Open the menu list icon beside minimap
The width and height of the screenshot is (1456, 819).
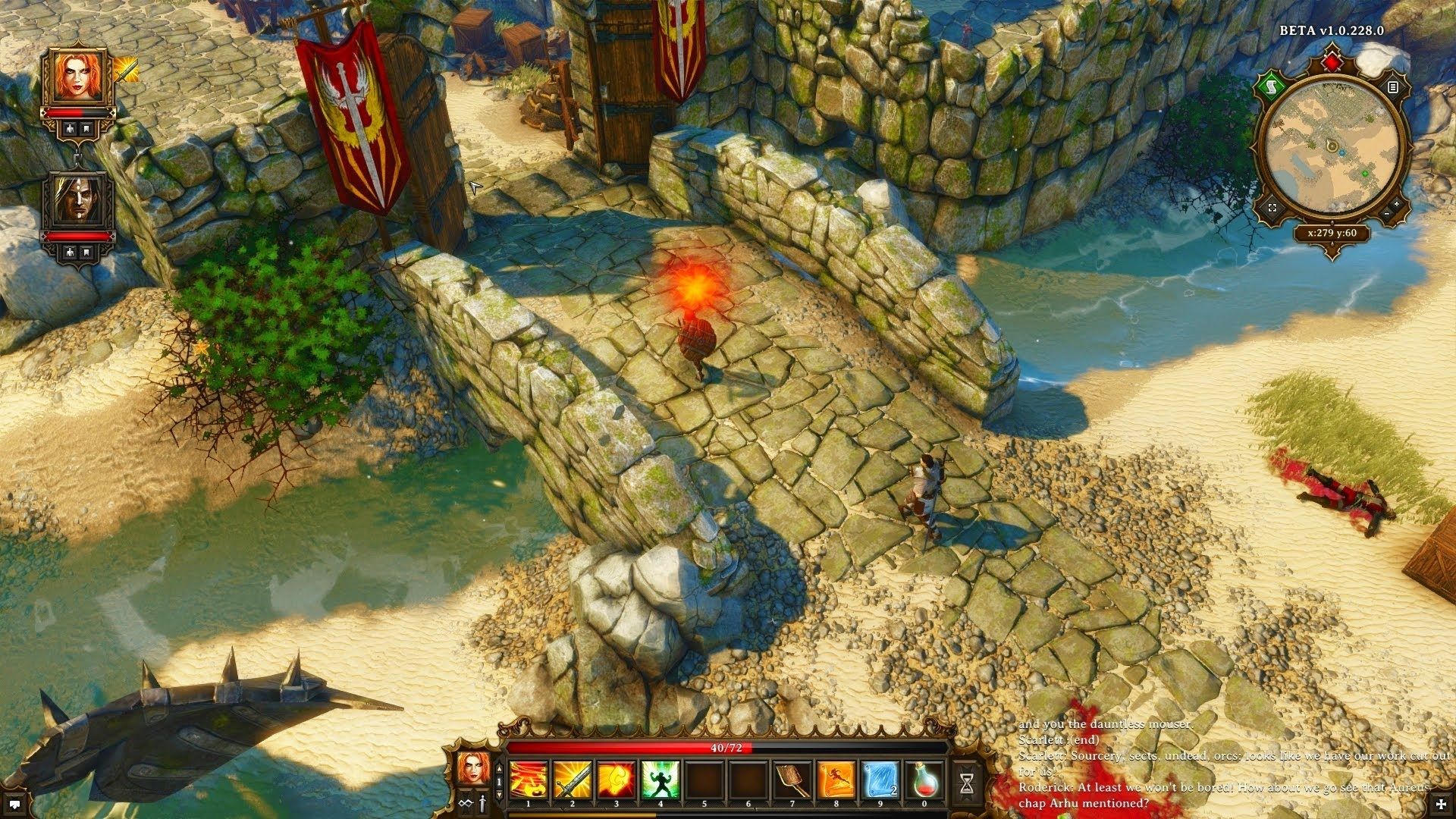(x=1393, y=87)
